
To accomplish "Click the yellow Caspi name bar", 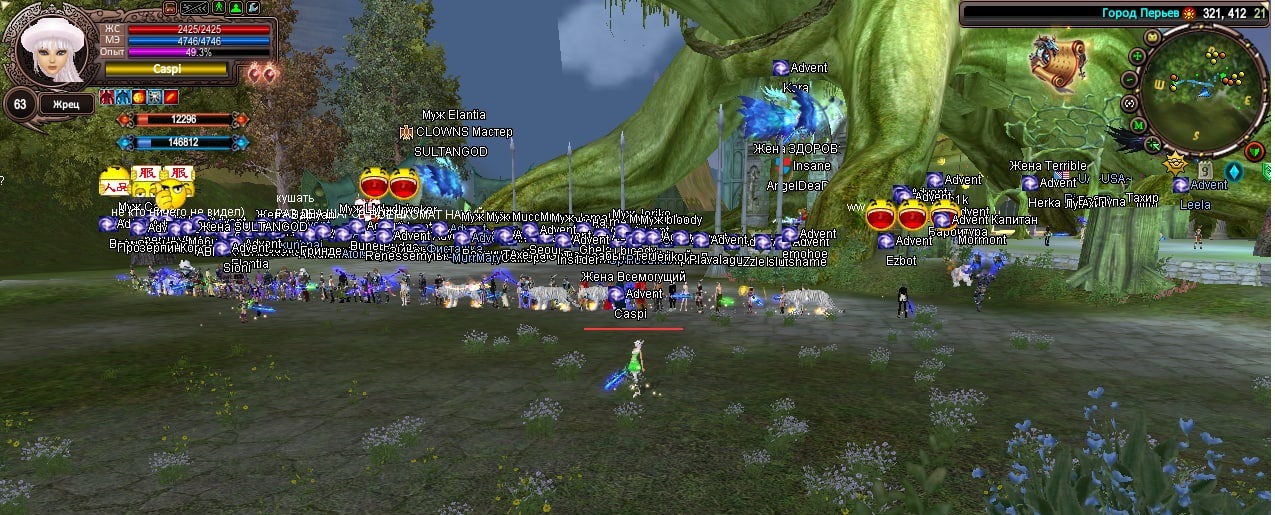I will 167,70.
